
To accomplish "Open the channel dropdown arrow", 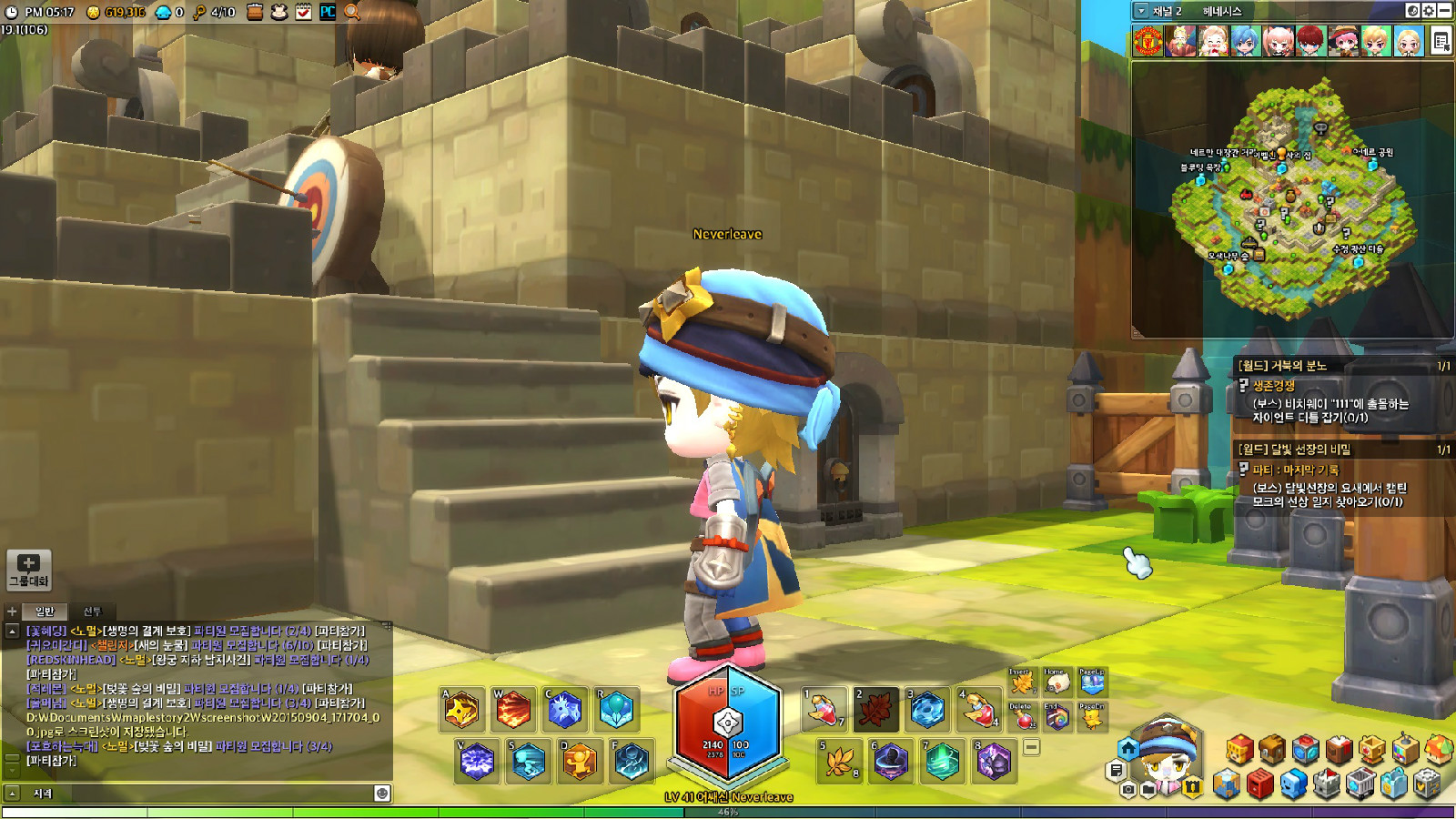I will [1141, 11].
